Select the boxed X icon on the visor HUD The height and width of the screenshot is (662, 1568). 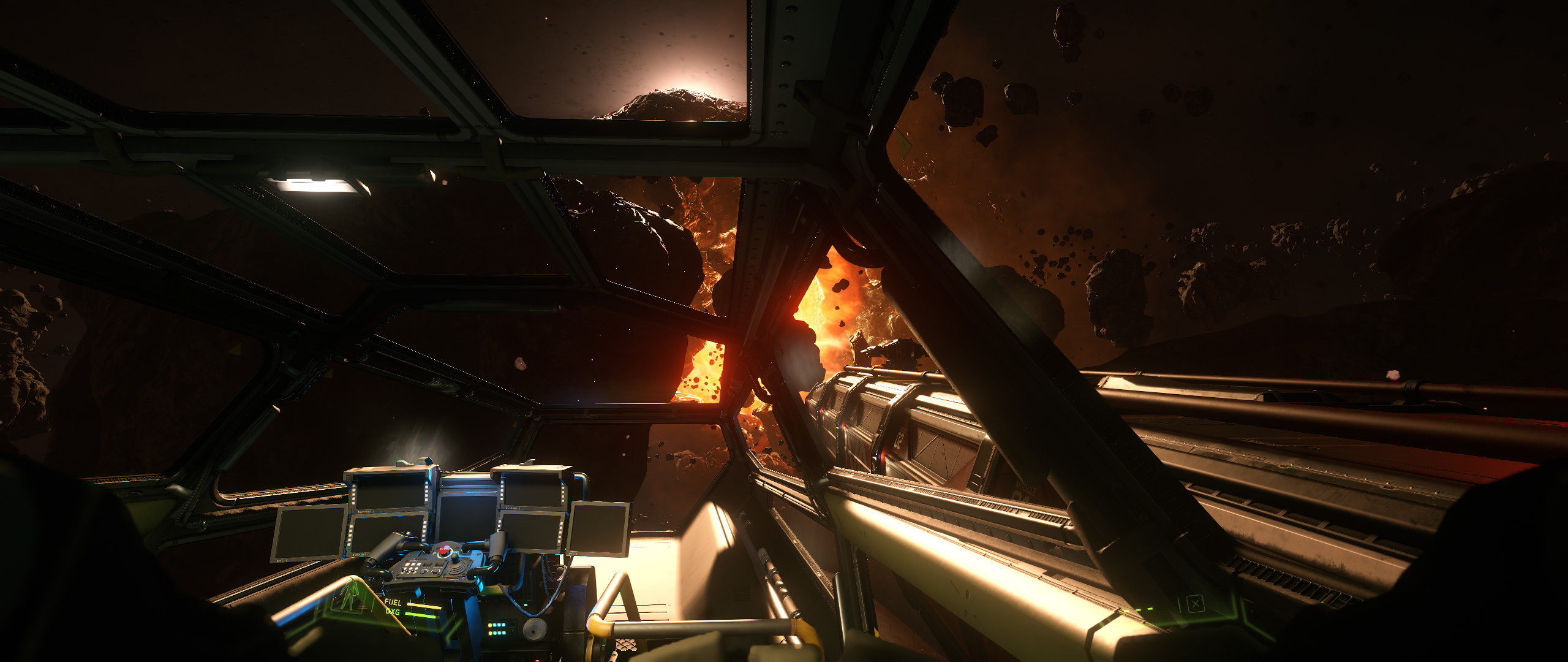pos(1195,604)
